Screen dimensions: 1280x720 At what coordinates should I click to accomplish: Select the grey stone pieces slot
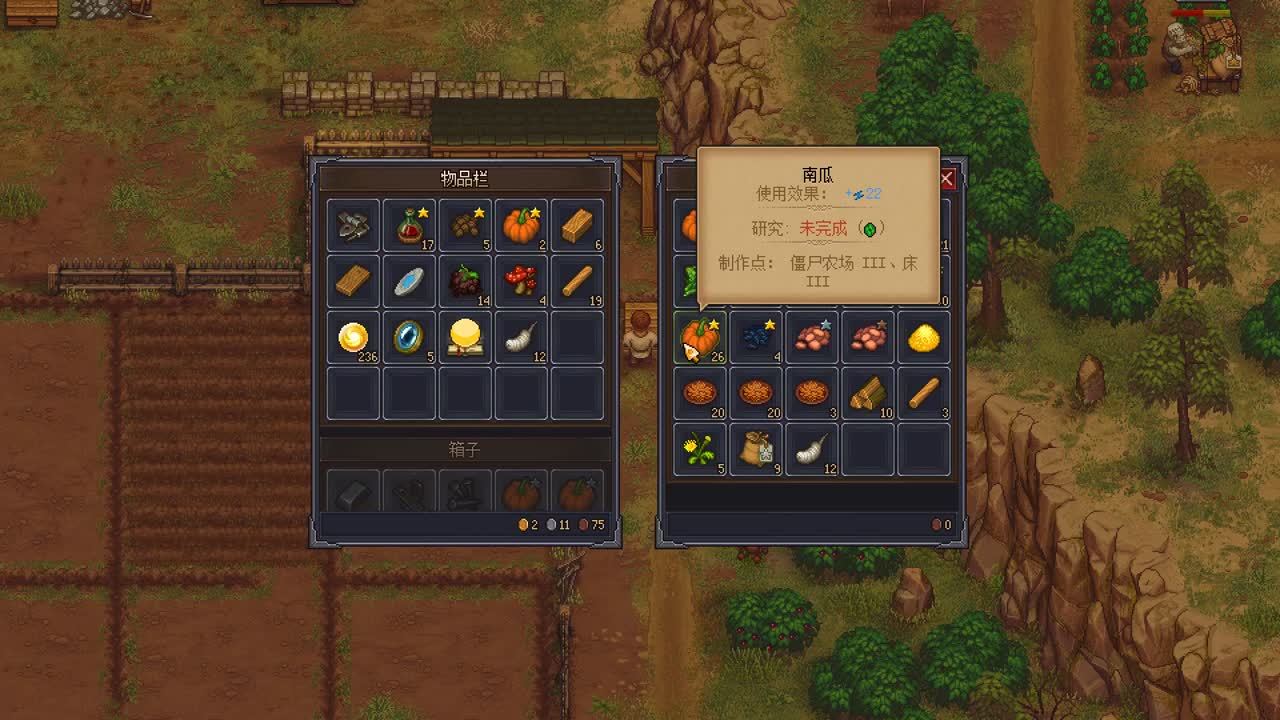click(353, 225)
